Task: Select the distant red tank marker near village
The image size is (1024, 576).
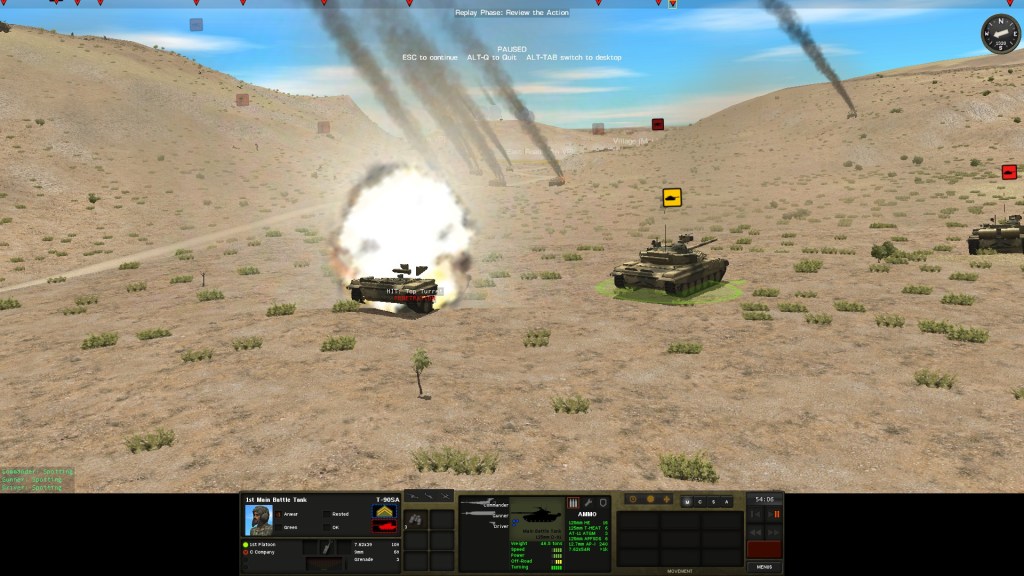Action: pyautogui.click(x=658, y=124)
